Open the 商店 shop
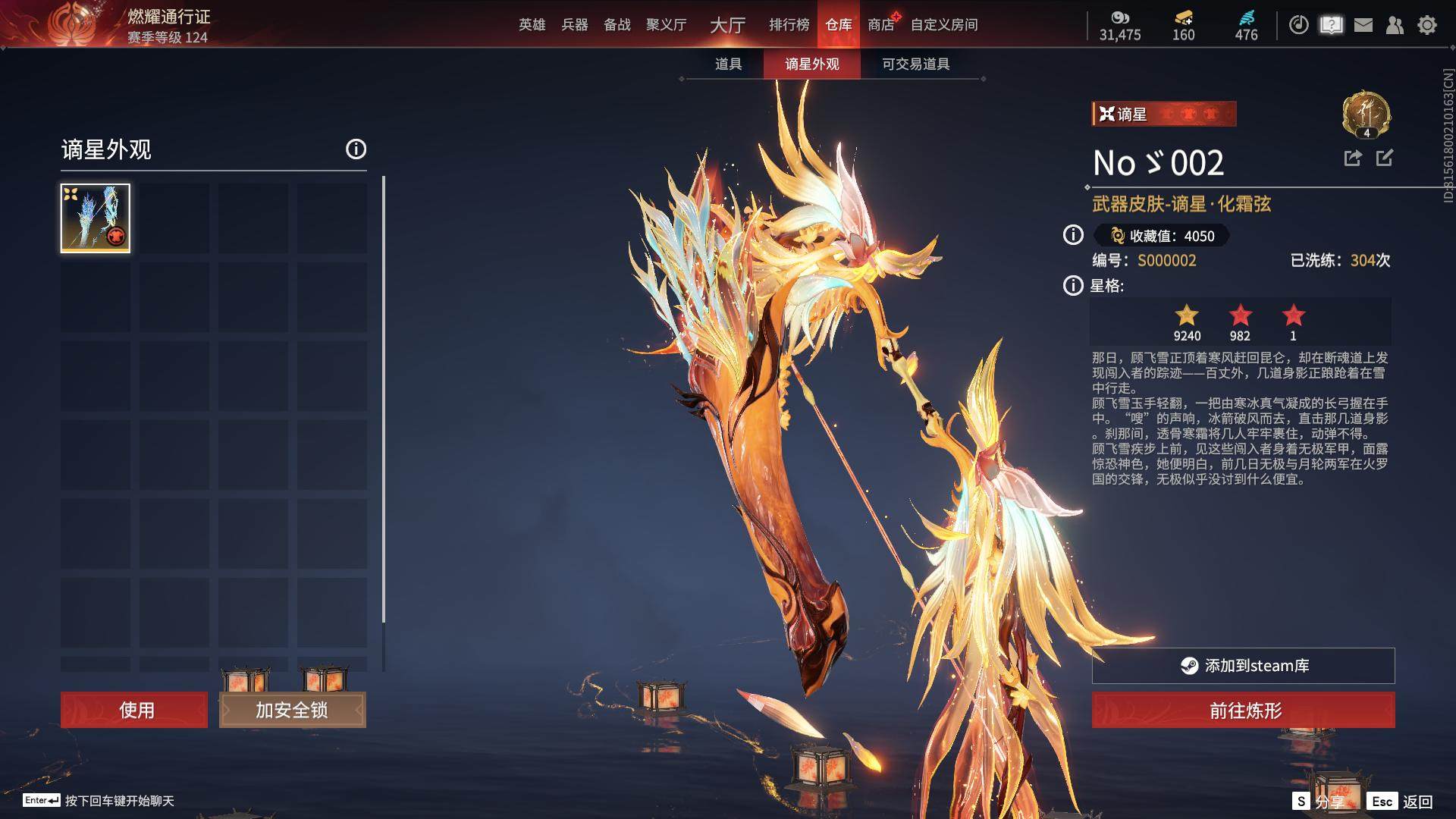Viewport: 1456px width, 819px height. coord(880,25)
